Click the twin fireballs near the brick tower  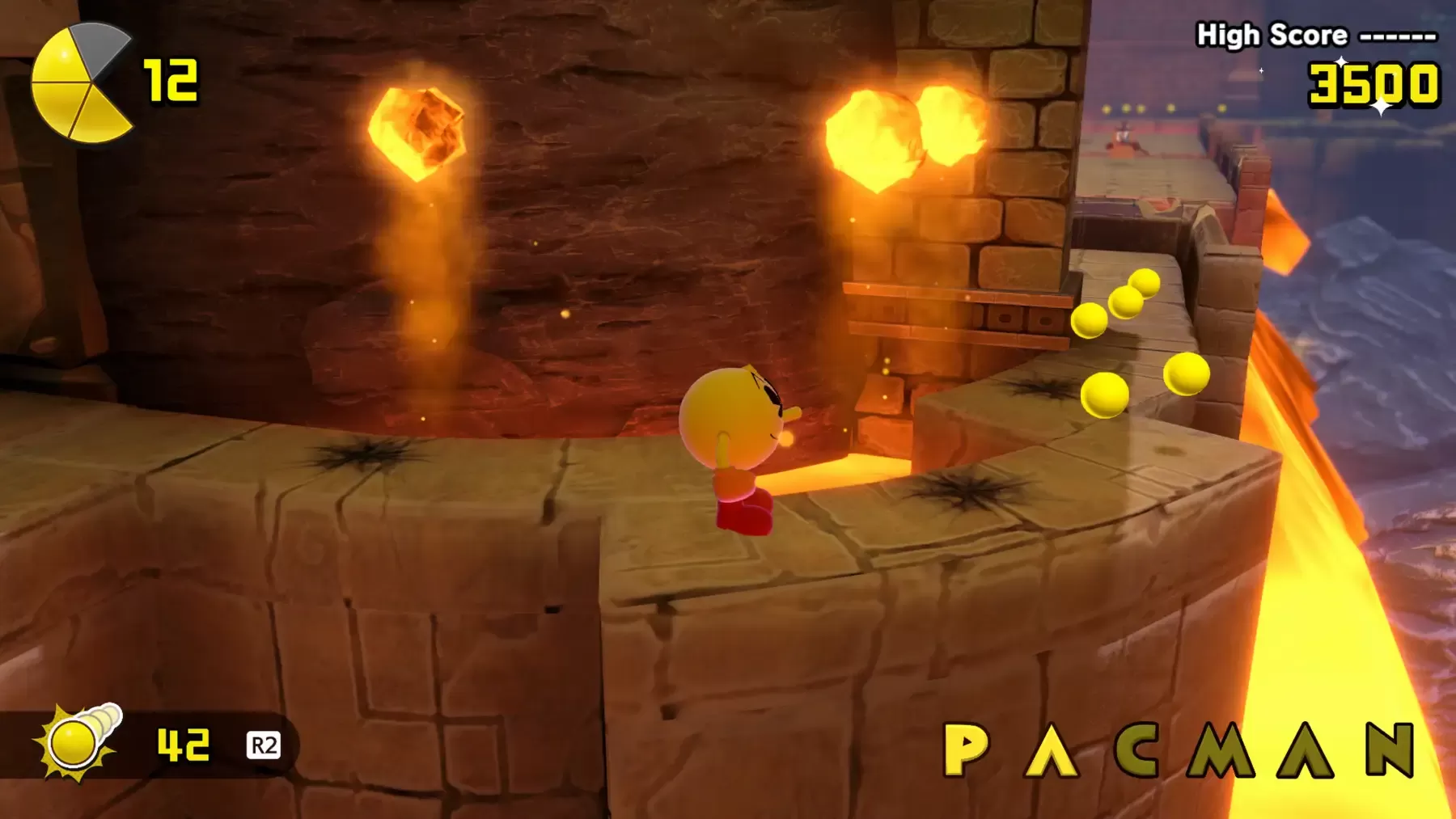pyautogui.click(x=902, y=129)
